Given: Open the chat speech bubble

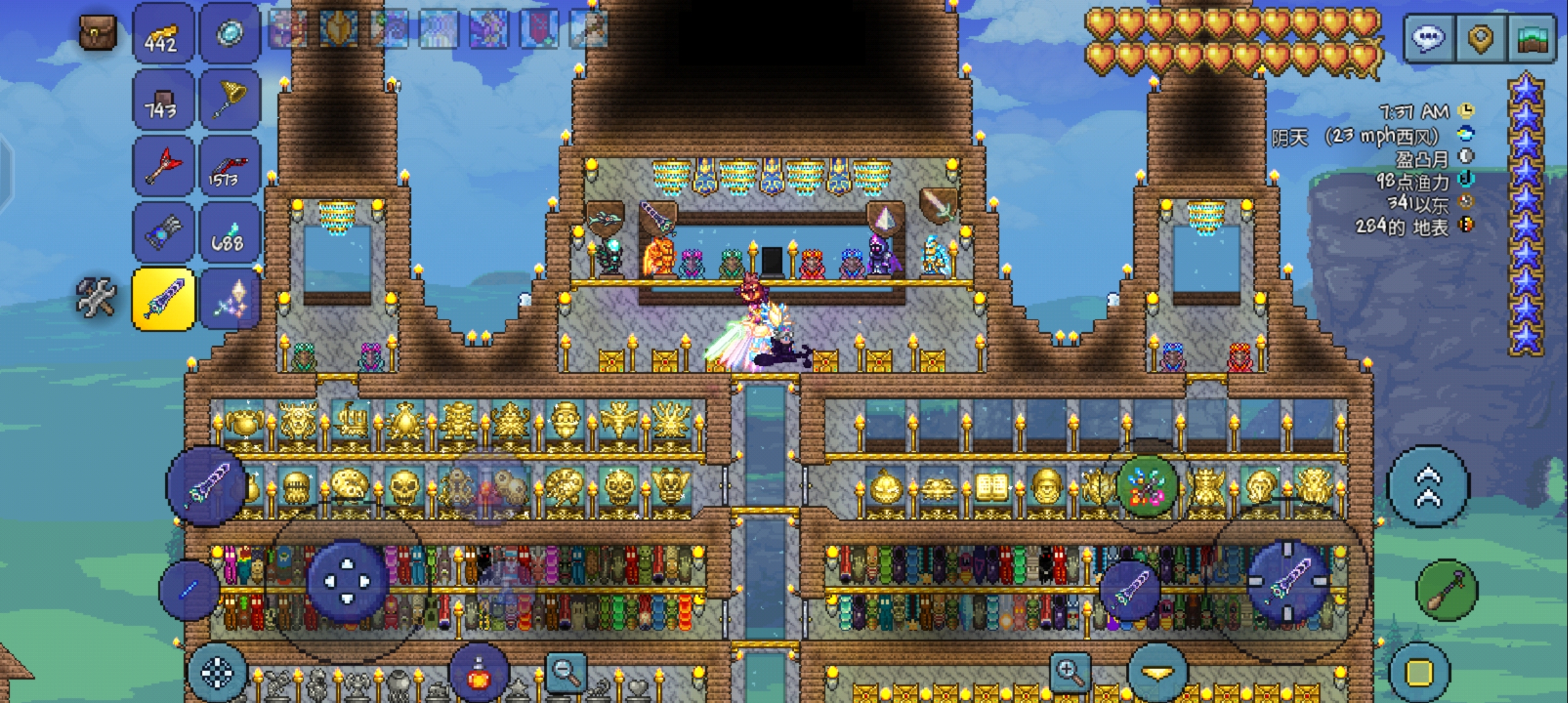Looking at the screenshot, I should 1428,38.
